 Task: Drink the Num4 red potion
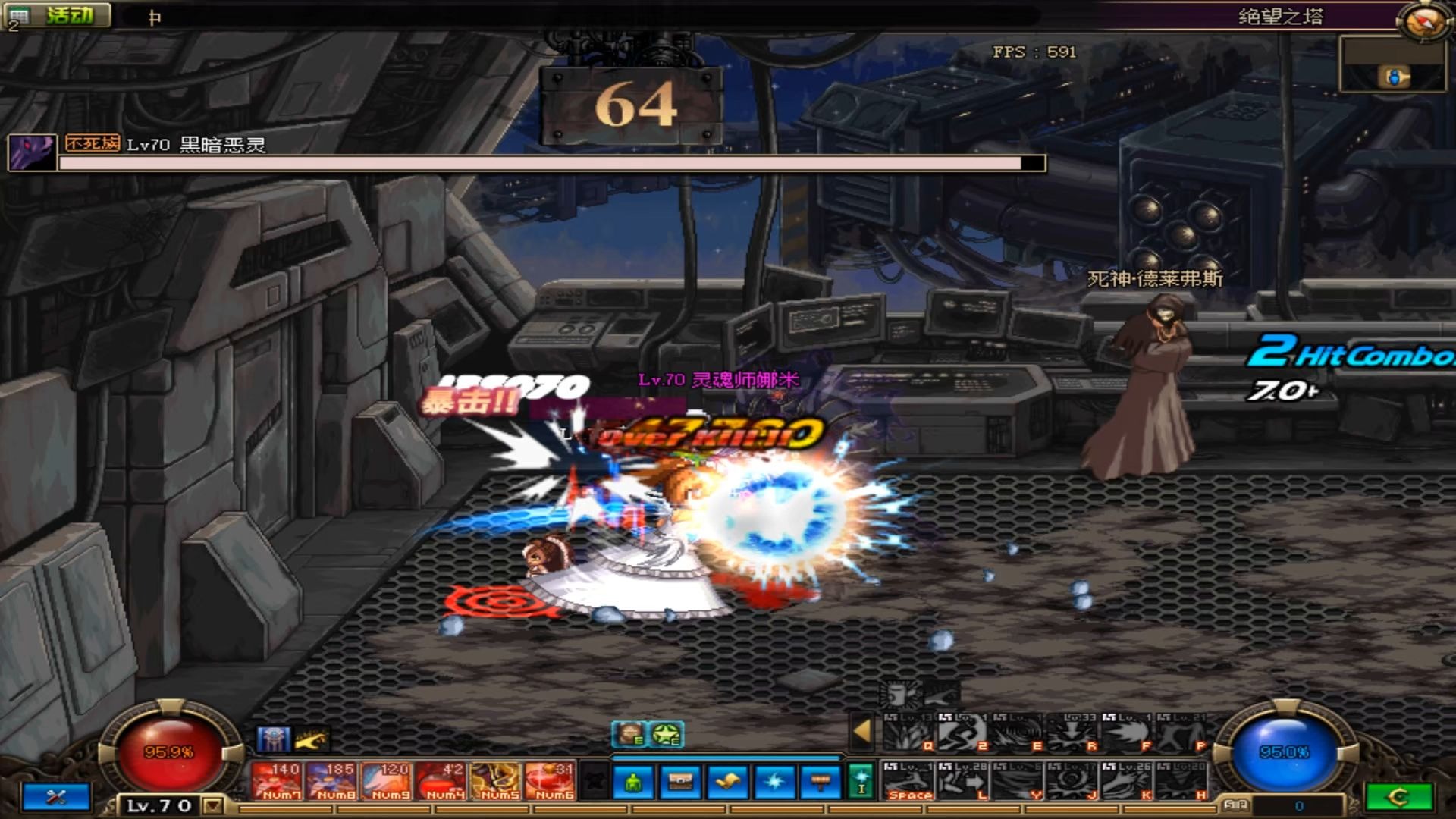tap(441, 781)
